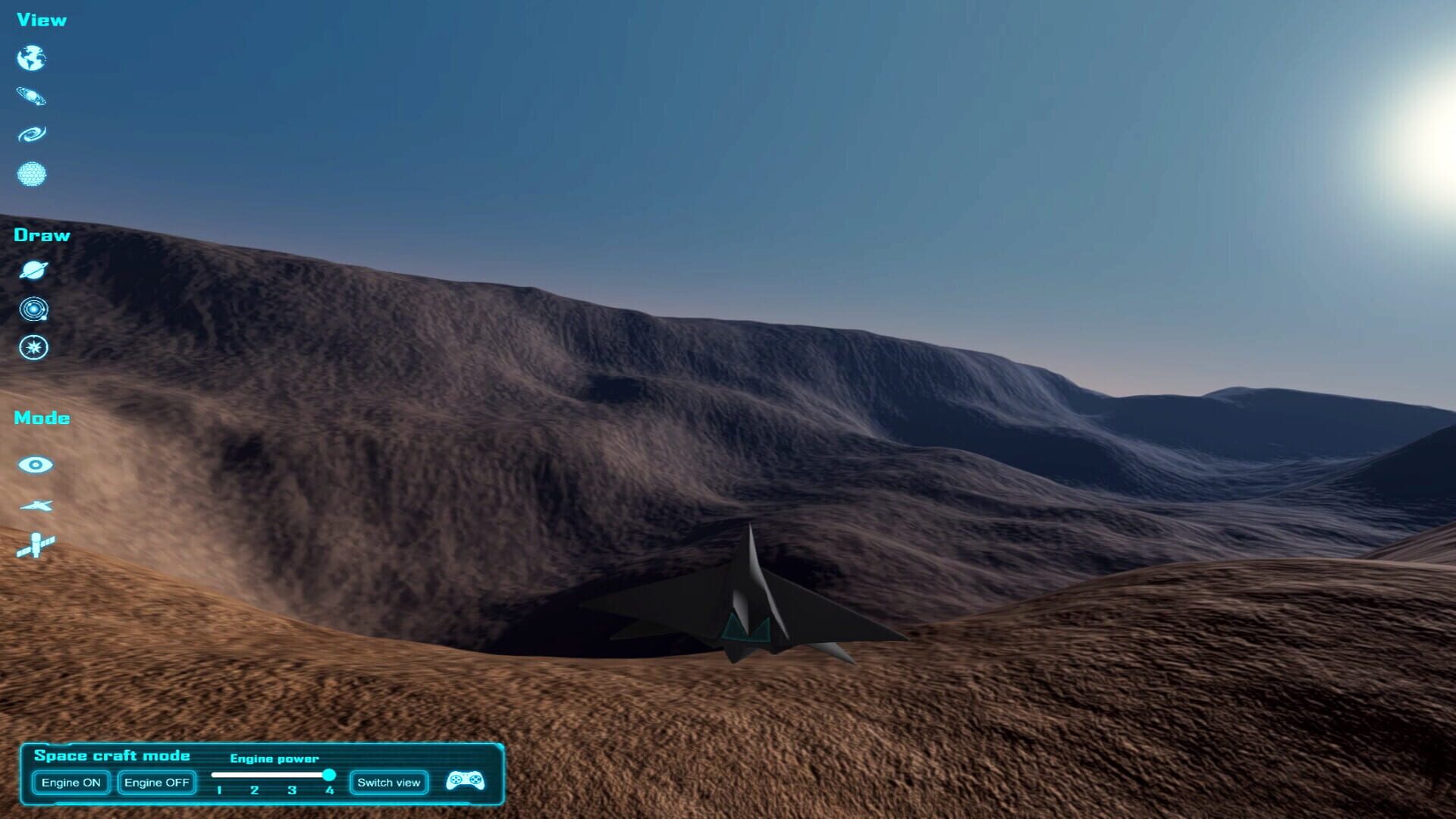Click the spacecraft flying over the terrain
Viewport: 1456px width, 819px height.
click(751, 607)
